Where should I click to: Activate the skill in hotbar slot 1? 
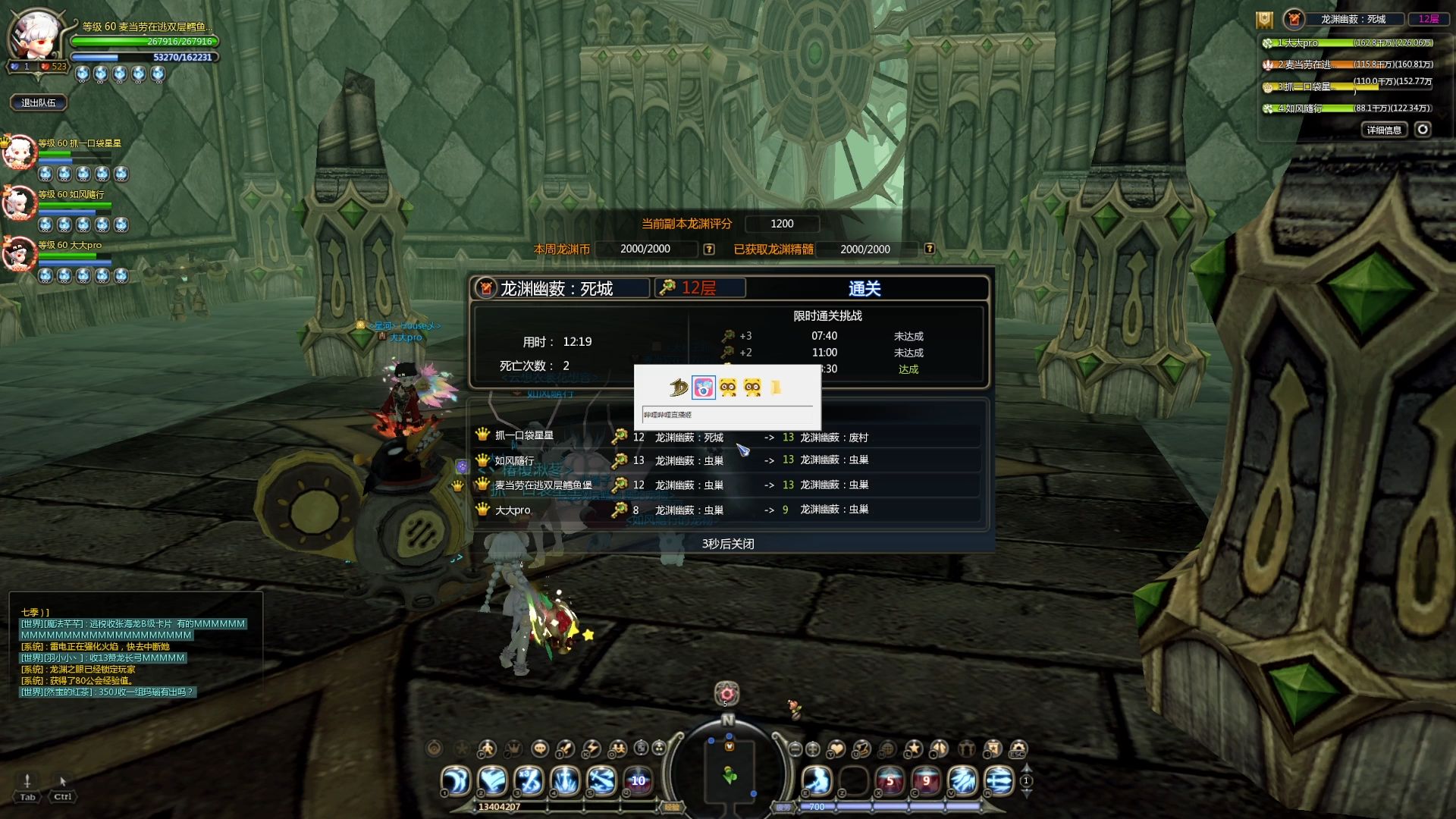click(456, 780)
